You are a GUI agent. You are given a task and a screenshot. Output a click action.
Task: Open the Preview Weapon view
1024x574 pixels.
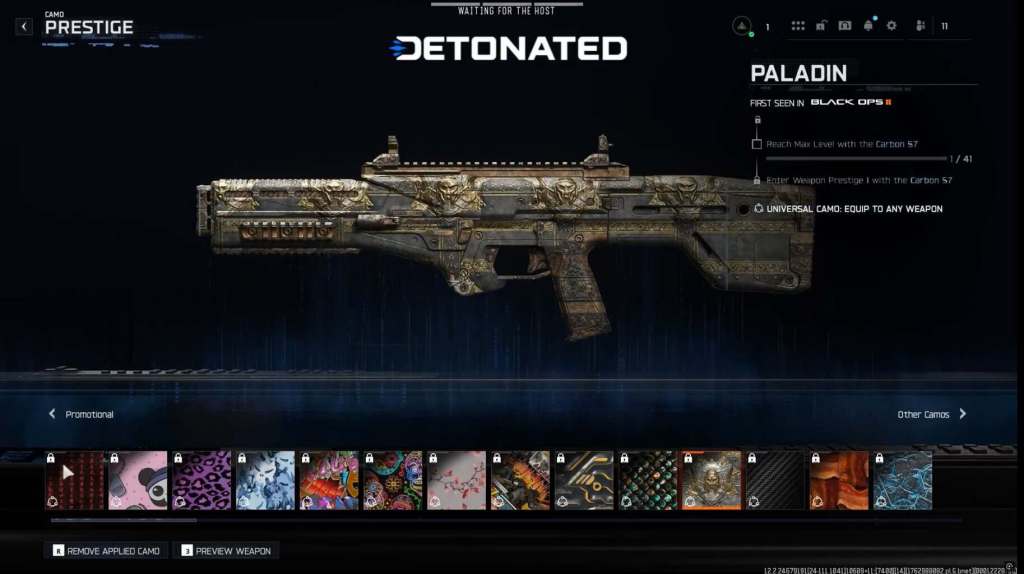click(x=225, y=551)
